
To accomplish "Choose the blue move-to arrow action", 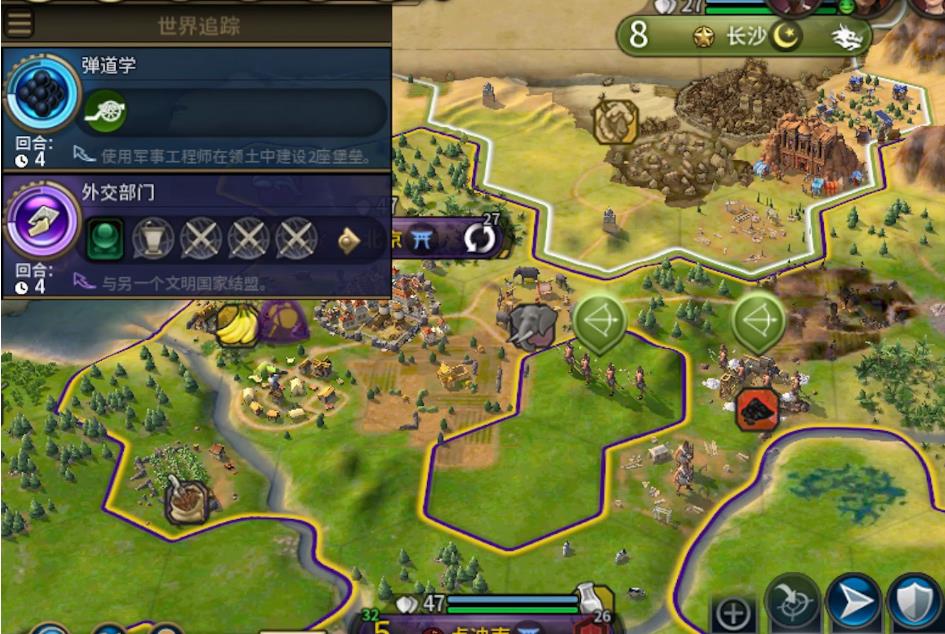I will (x=853, y=605).
